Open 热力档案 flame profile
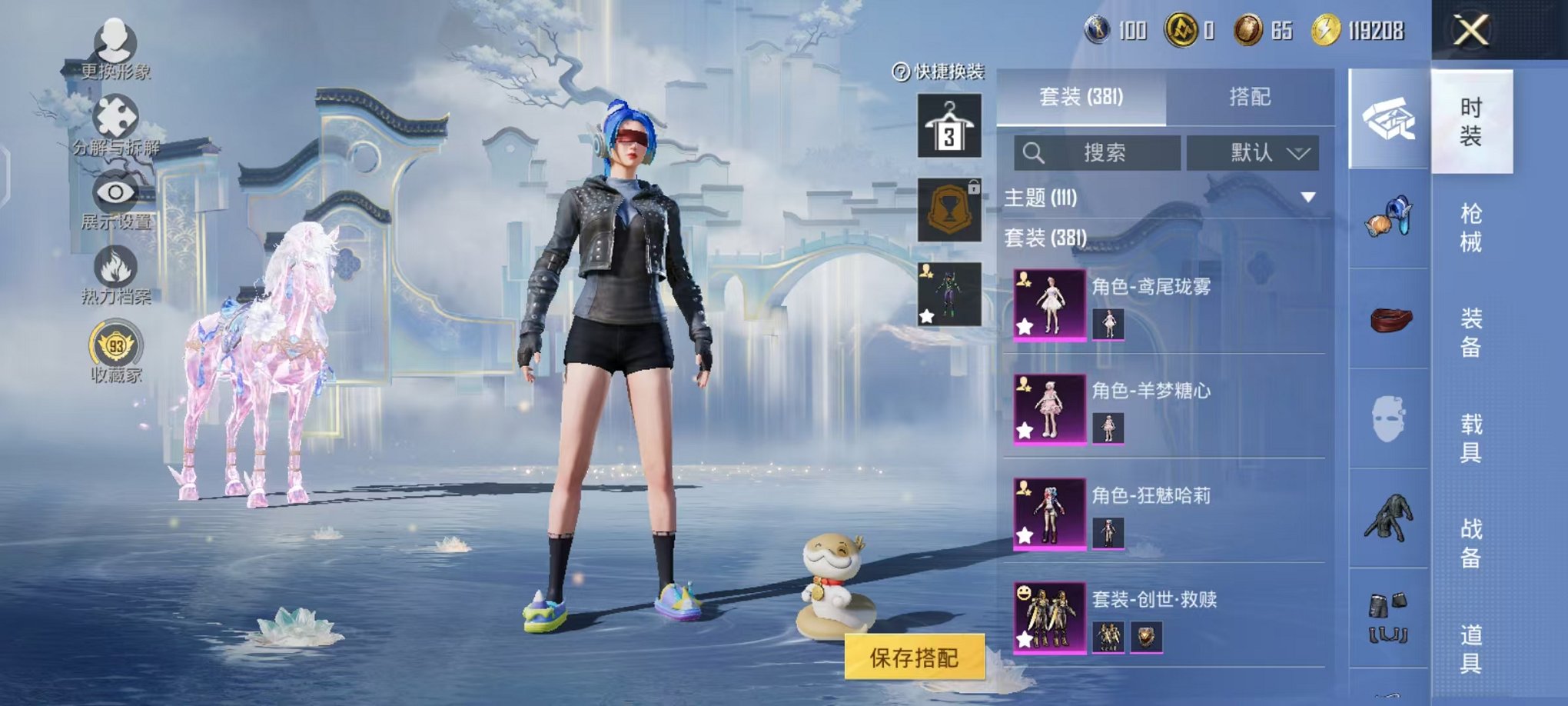1568x706 pixels. point(115,273)
